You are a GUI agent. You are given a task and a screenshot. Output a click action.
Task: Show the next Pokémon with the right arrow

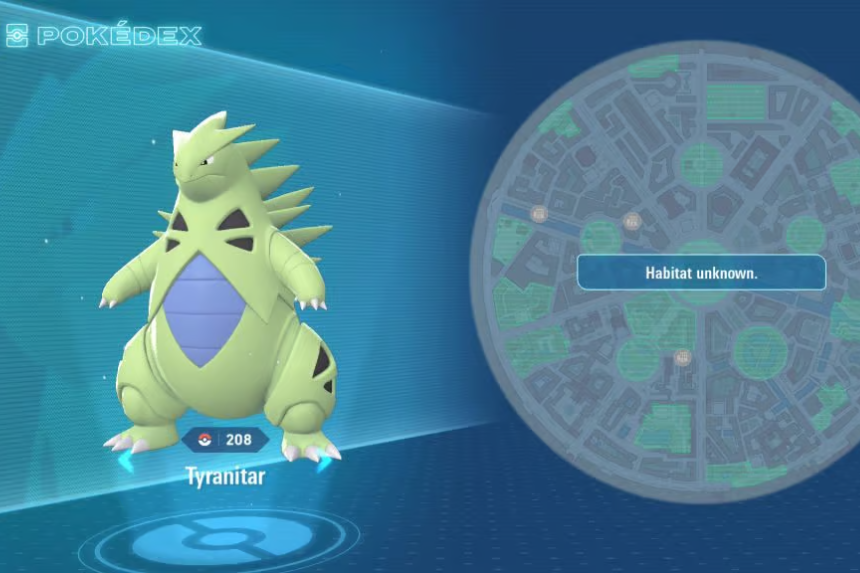(323, 462)
